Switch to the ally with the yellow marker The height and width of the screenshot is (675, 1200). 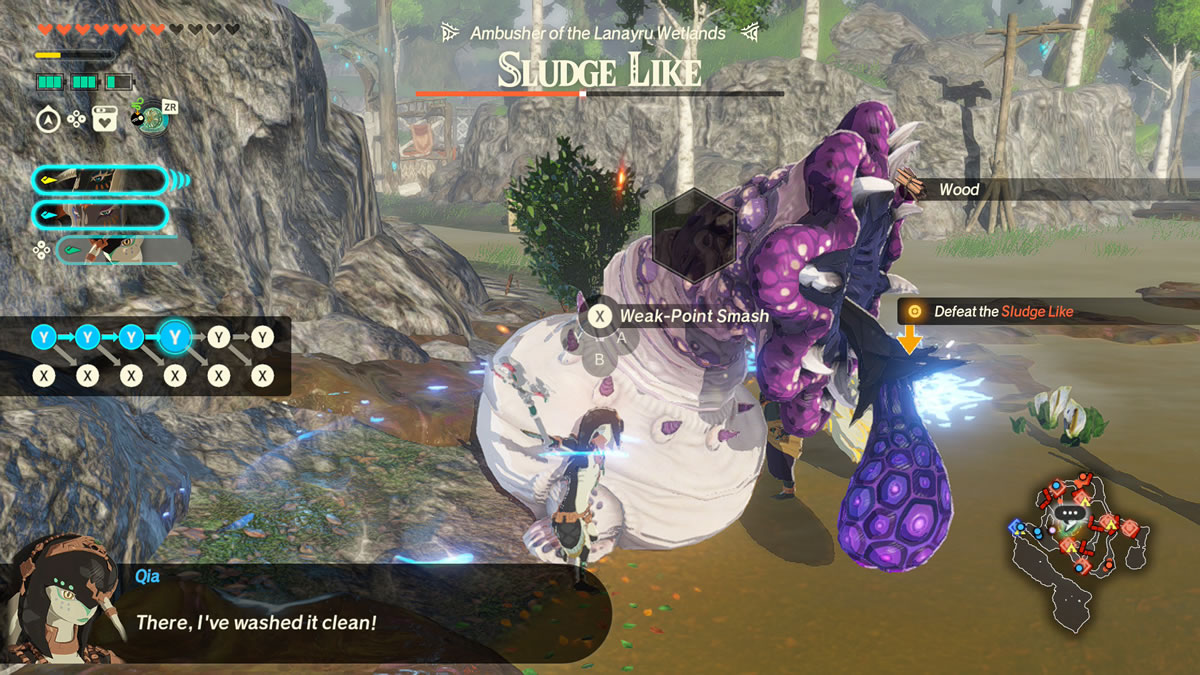tap(100, 181)
